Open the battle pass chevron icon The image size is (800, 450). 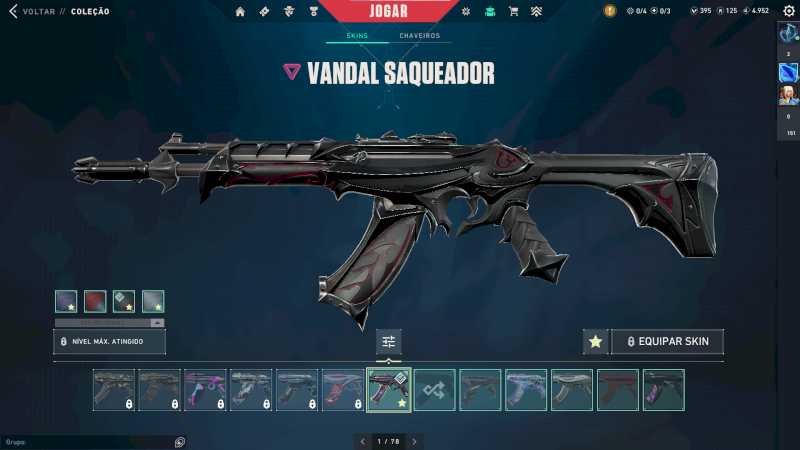pyautogui.click(x=537, y=12)
